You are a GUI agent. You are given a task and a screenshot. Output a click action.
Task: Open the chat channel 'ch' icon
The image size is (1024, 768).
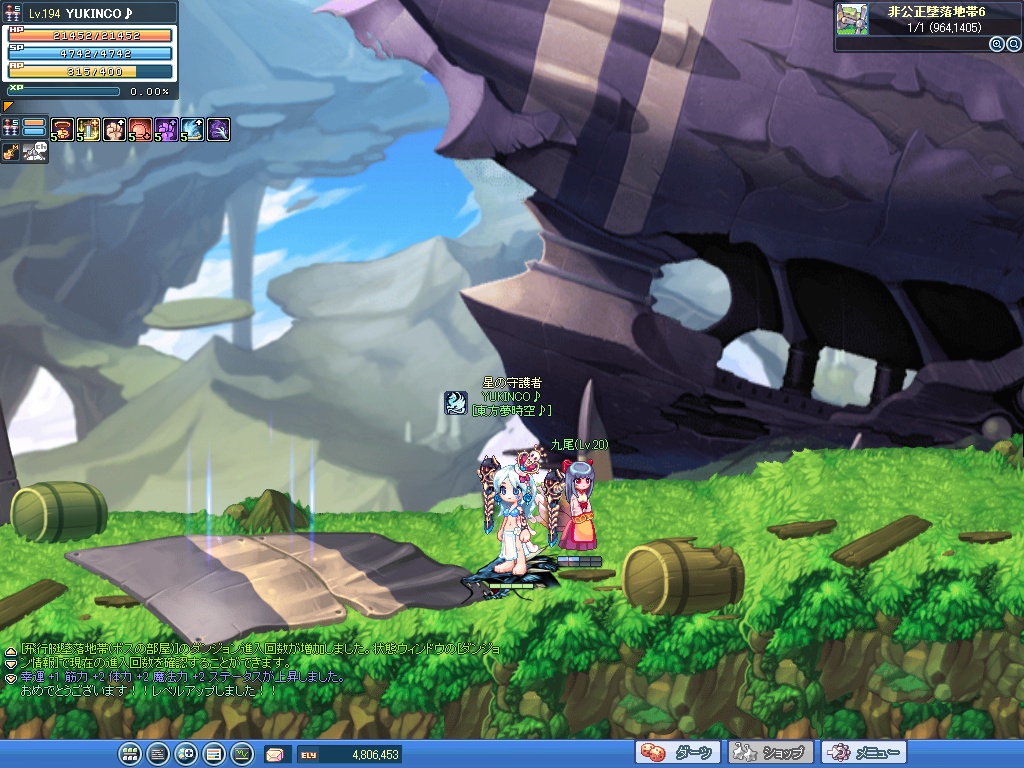(x=36, y=152)
